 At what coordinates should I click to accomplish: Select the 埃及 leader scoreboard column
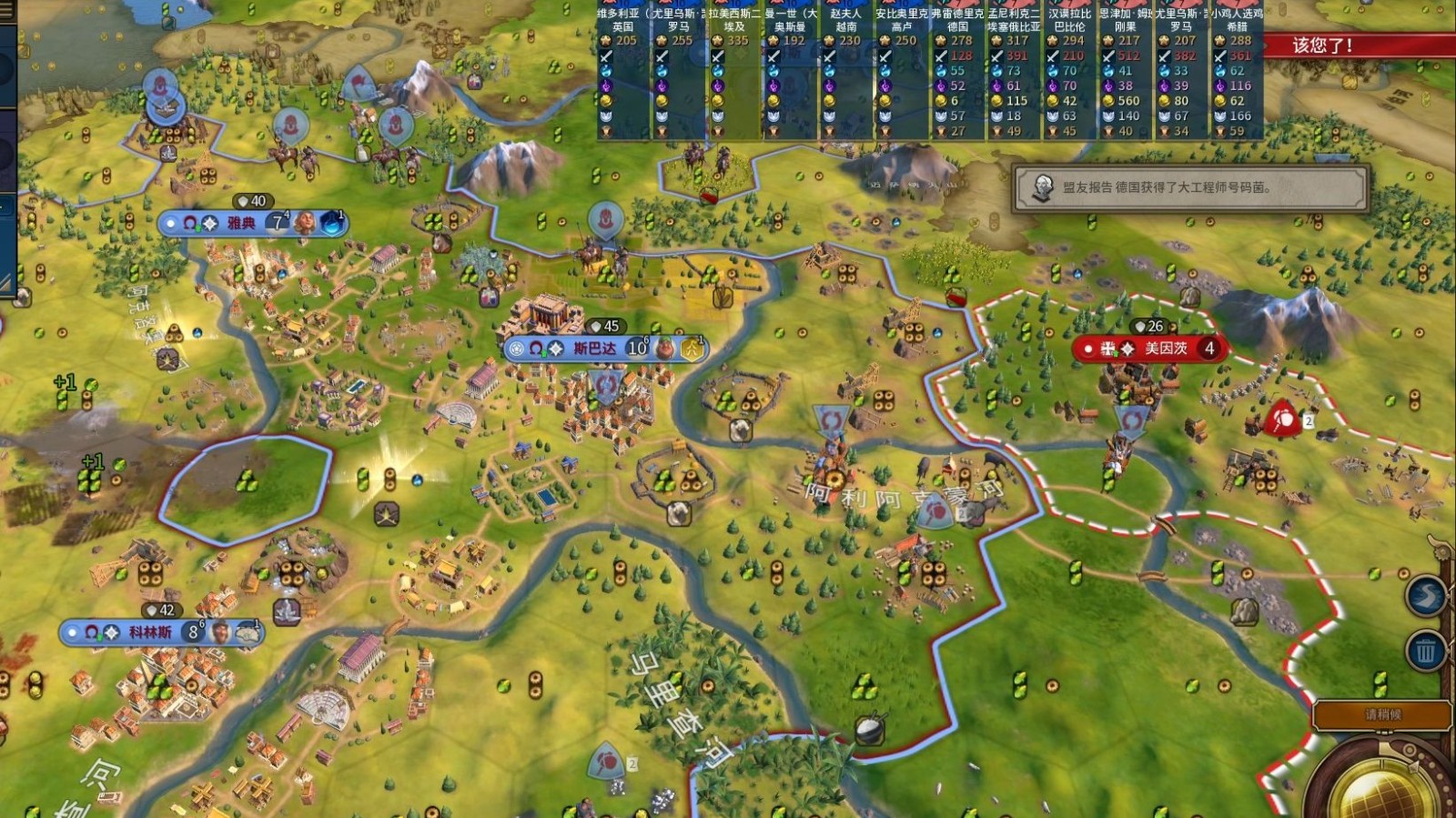[734, 73]
